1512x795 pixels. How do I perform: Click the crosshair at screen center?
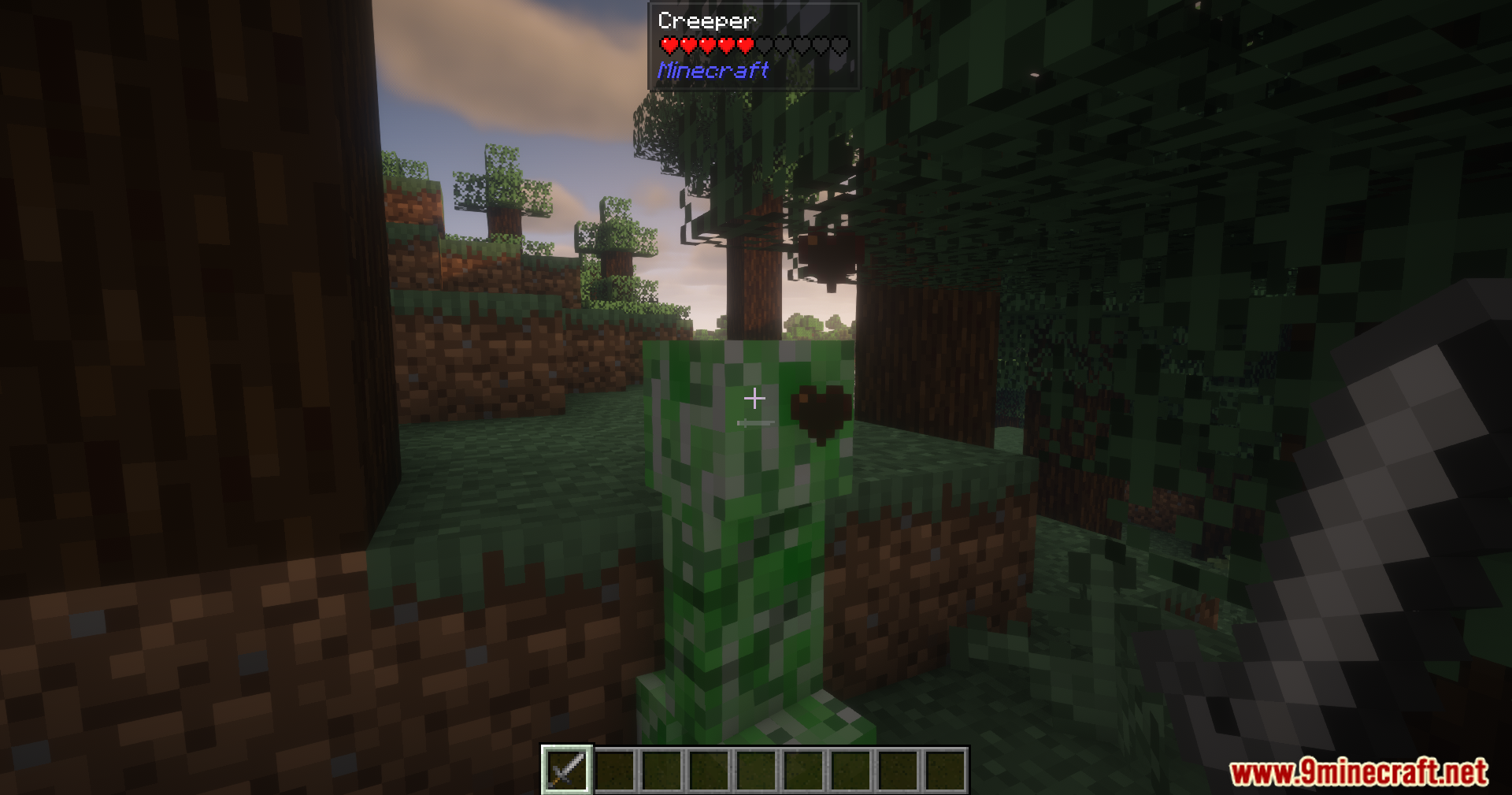click(754, 398)
